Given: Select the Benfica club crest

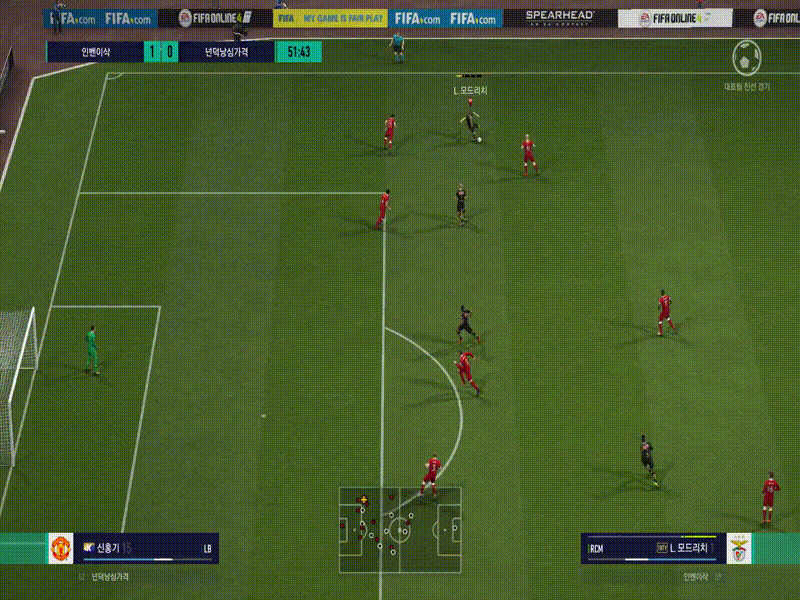Looking at the screenshot, I should point(739,548).
